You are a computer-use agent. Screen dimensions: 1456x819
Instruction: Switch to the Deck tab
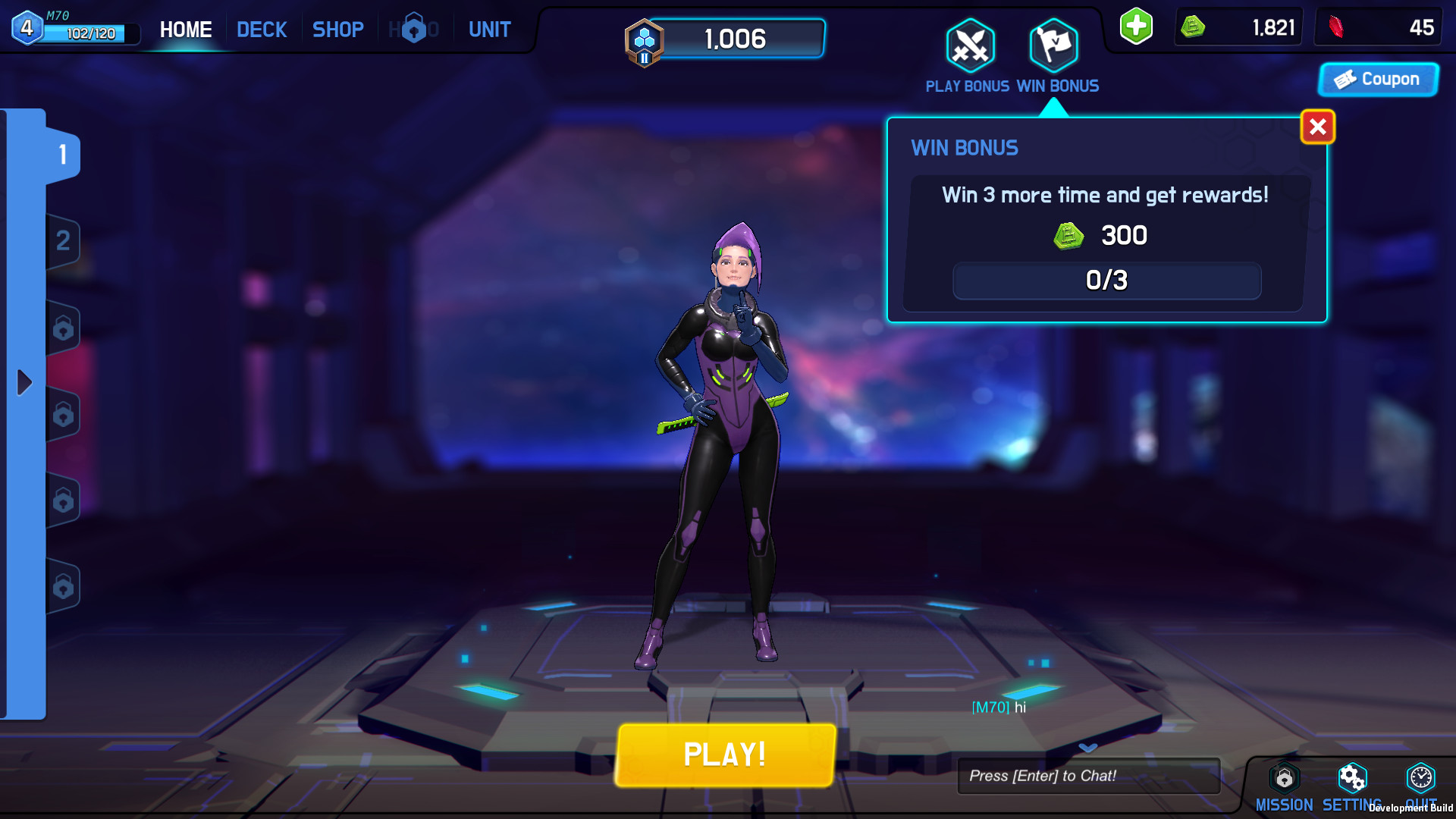tap(262, 29)
